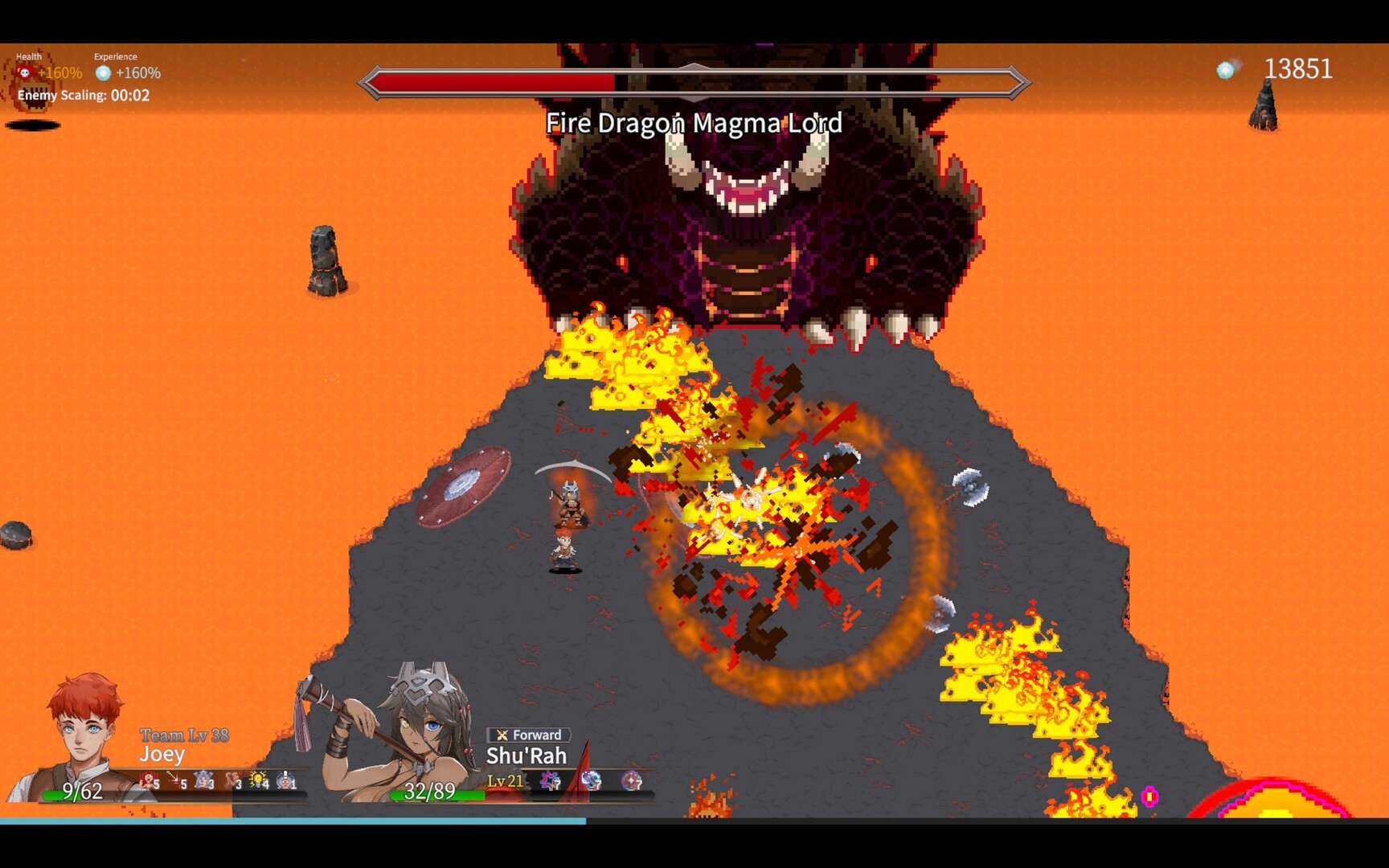1389x868 pixels.
Task: Click Shu'Rah's purple spiky burst skill icon
Action: click(x=550, y=780)
